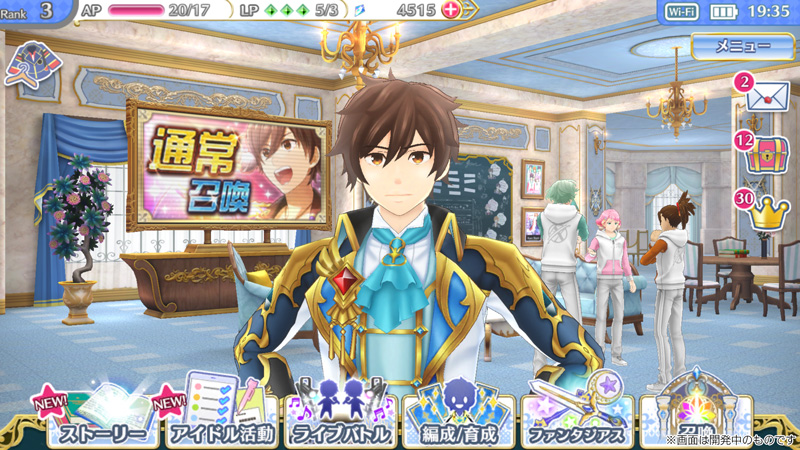Select アイドル活動 idol activities
Viewport: 800px width, 450px height.
[216, 419]
